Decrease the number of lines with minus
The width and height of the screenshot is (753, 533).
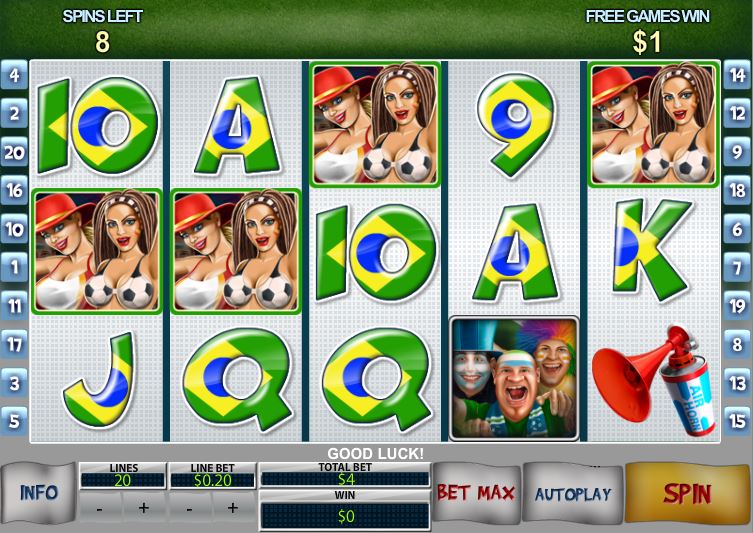pyautogui.click(x=100, y=508)
